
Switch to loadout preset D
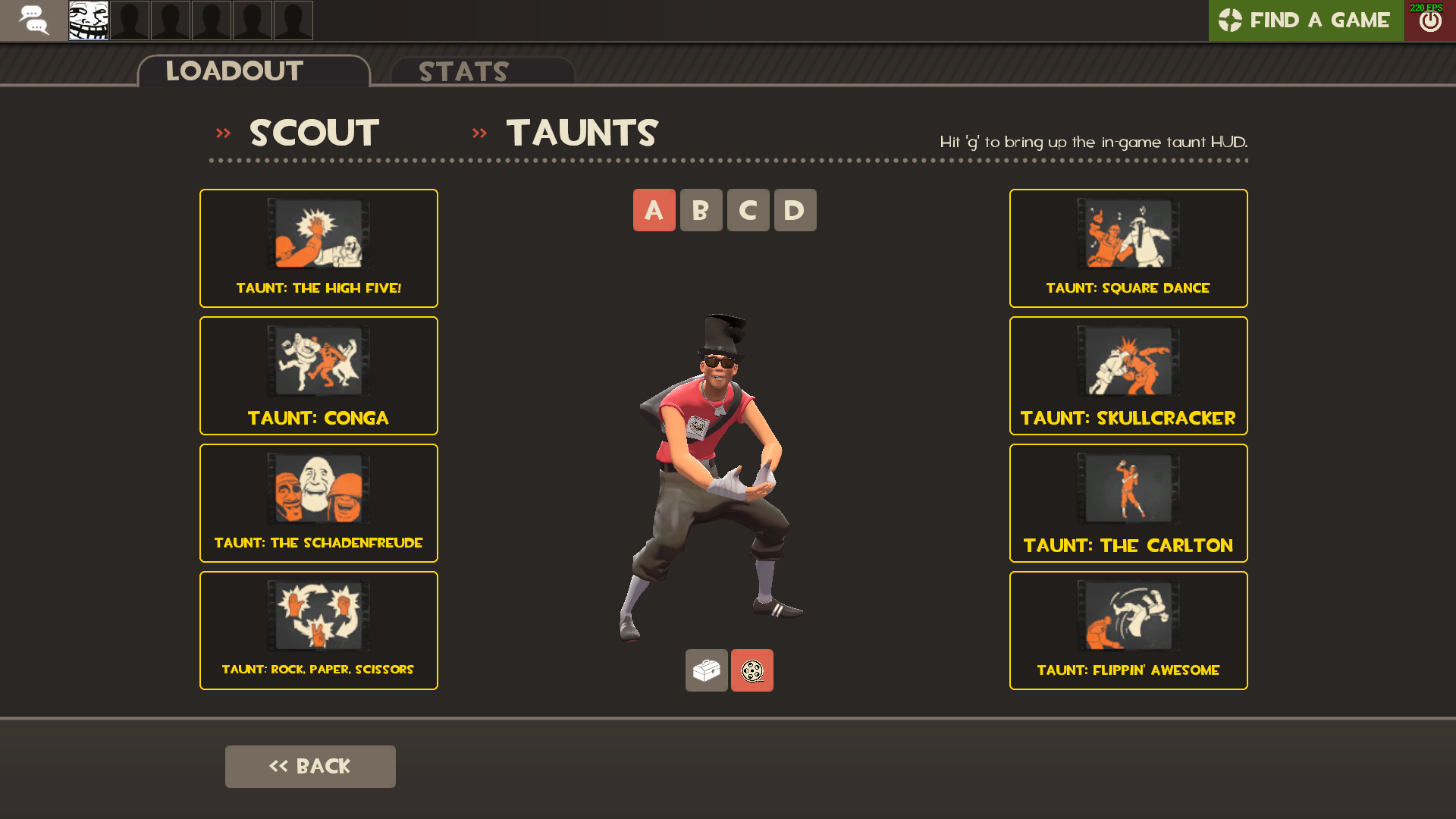click(795, 210)
